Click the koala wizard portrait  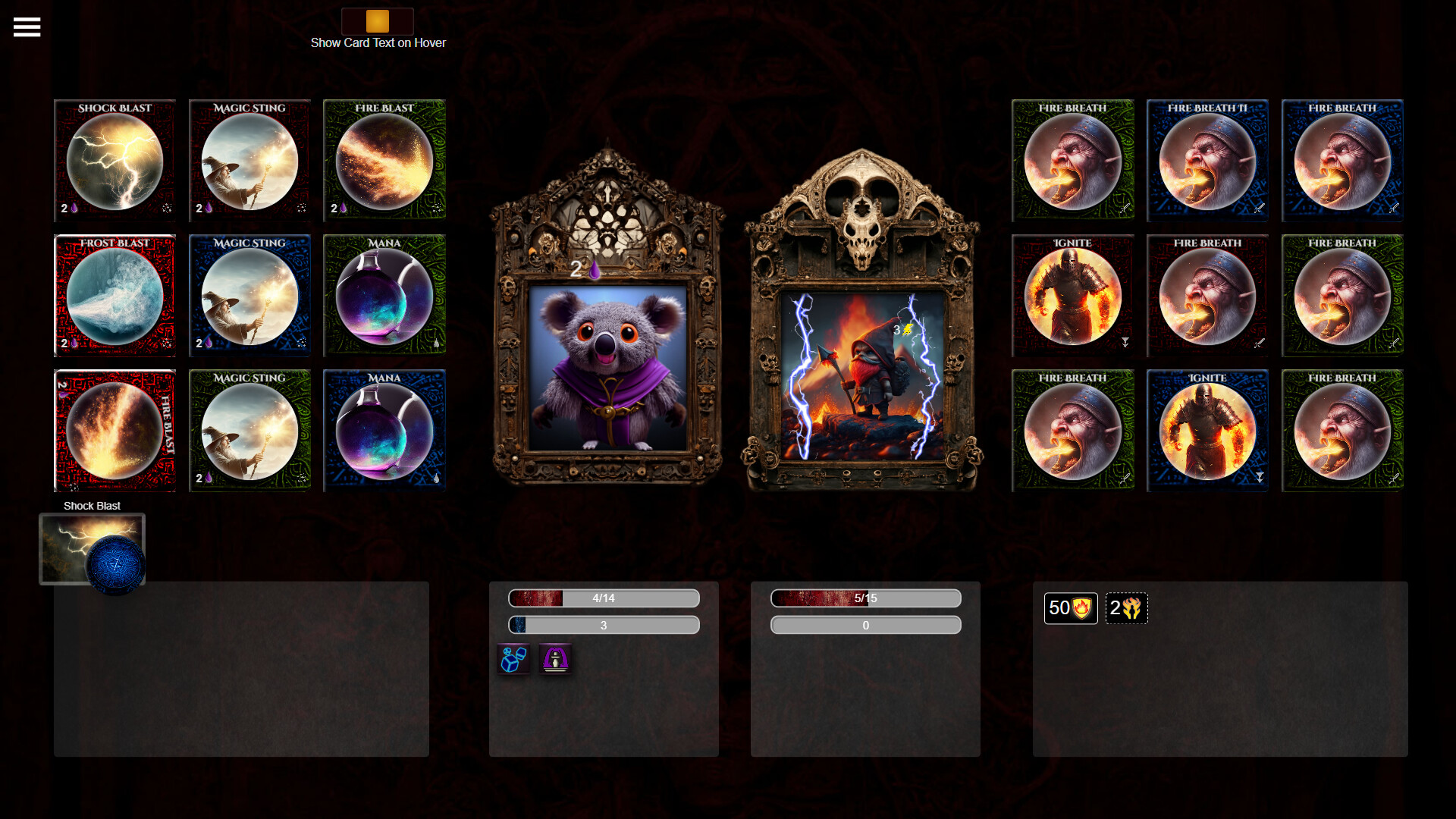tap(607, 372)
